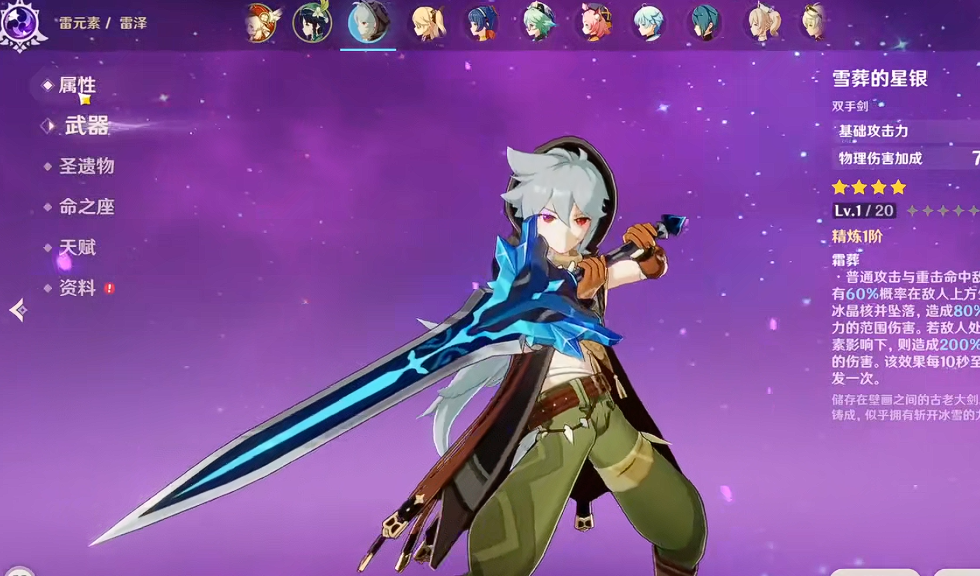The width and height of the screenshot is (980, 576).
Task: Select the highlighted Razor portrait
Action: [x=368, y=23]
